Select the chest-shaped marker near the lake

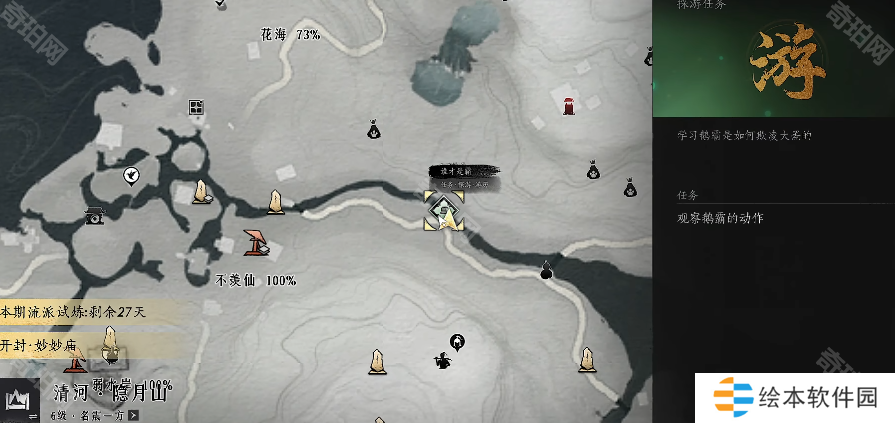[95, 215]
